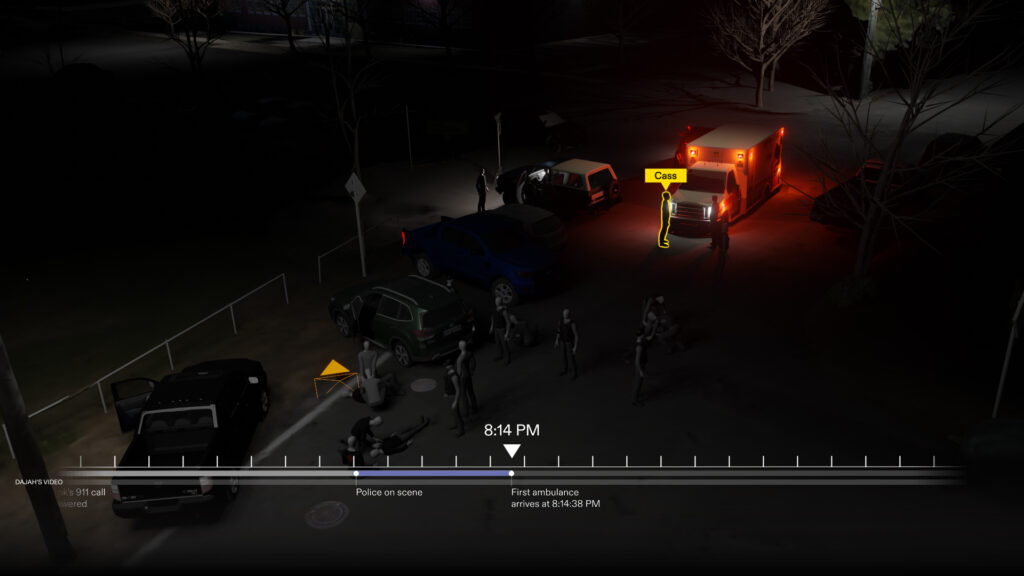1024x576 pixels.
Task: Click the blue highlighted timeline segment
Action: (x=433, y=473)
